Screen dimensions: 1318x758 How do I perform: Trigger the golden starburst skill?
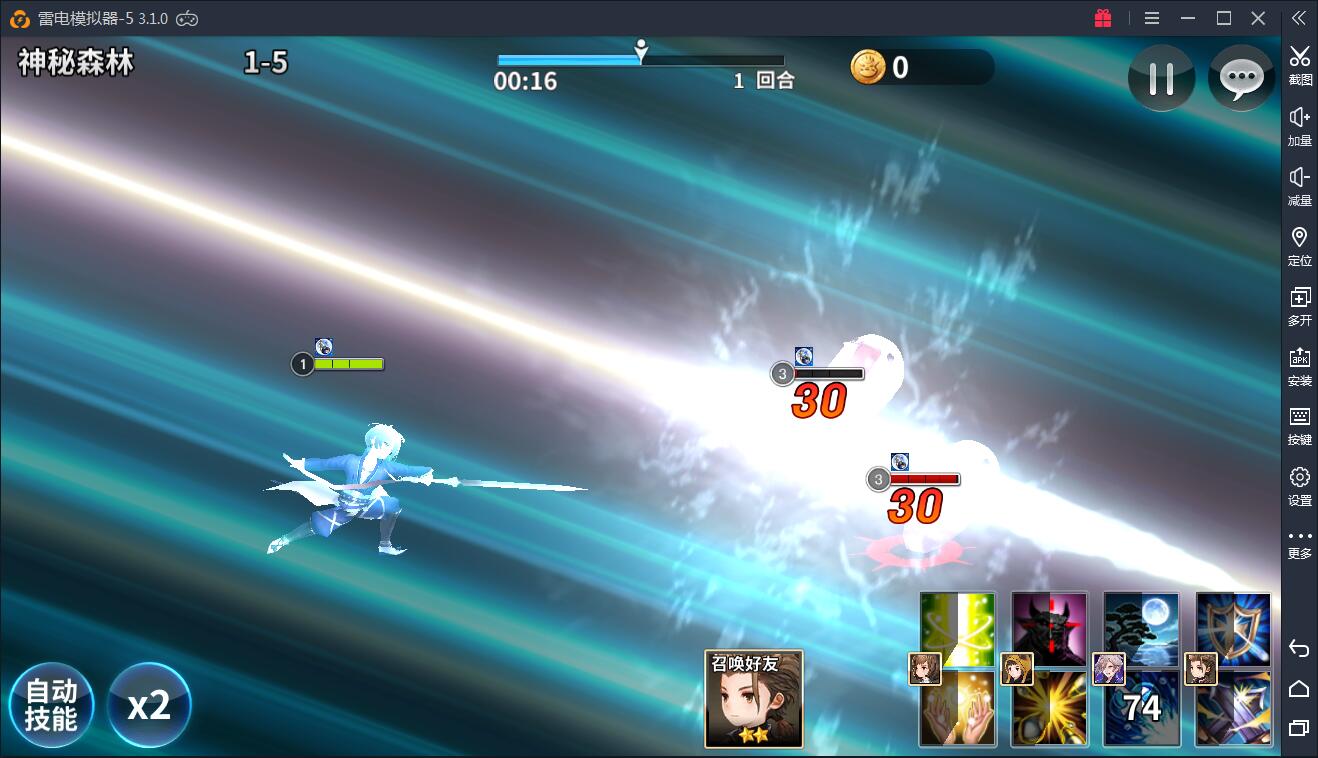coord(1049,709)
